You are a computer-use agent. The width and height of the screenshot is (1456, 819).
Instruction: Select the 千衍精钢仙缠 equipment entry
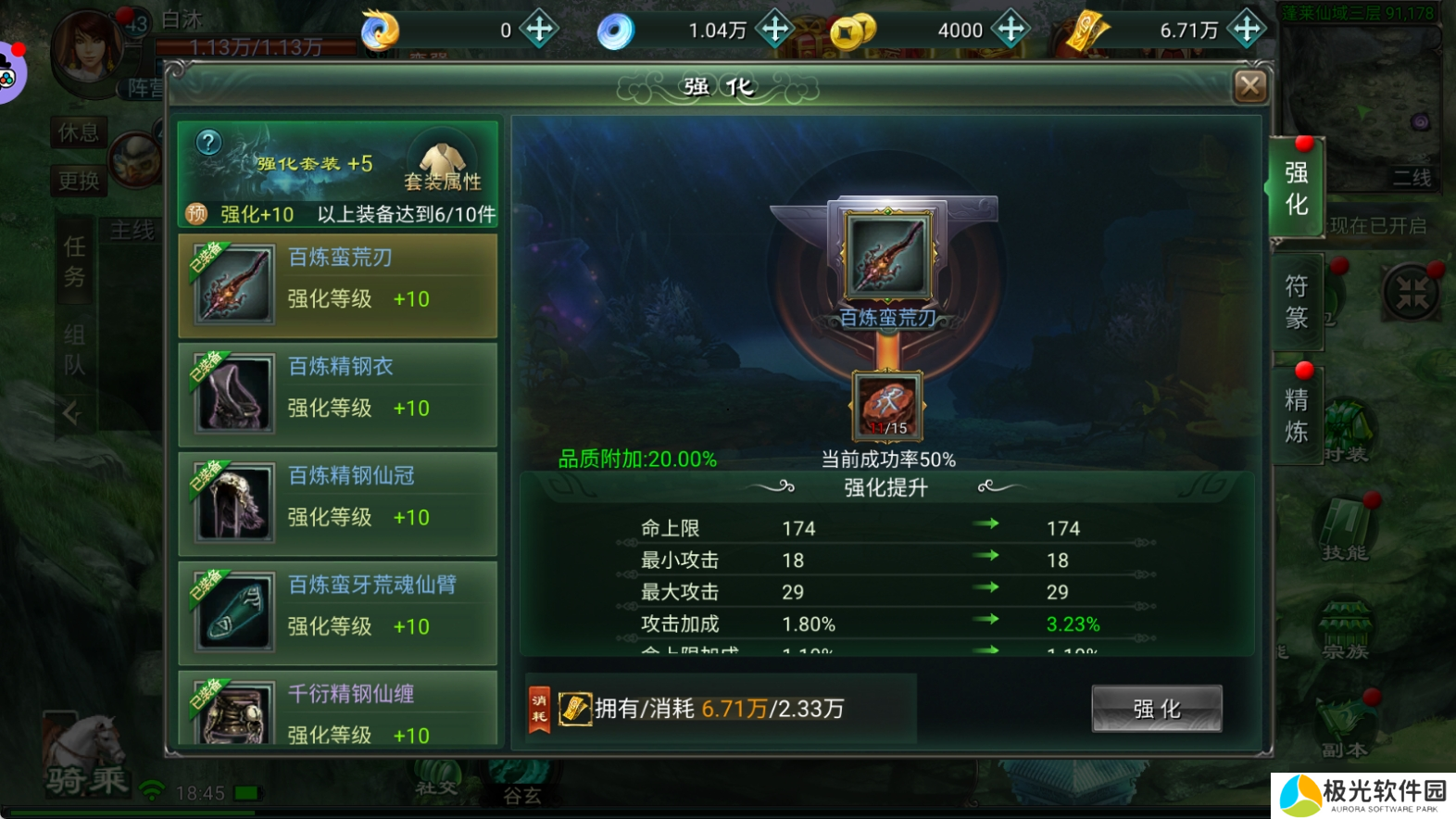pos(337,713)
